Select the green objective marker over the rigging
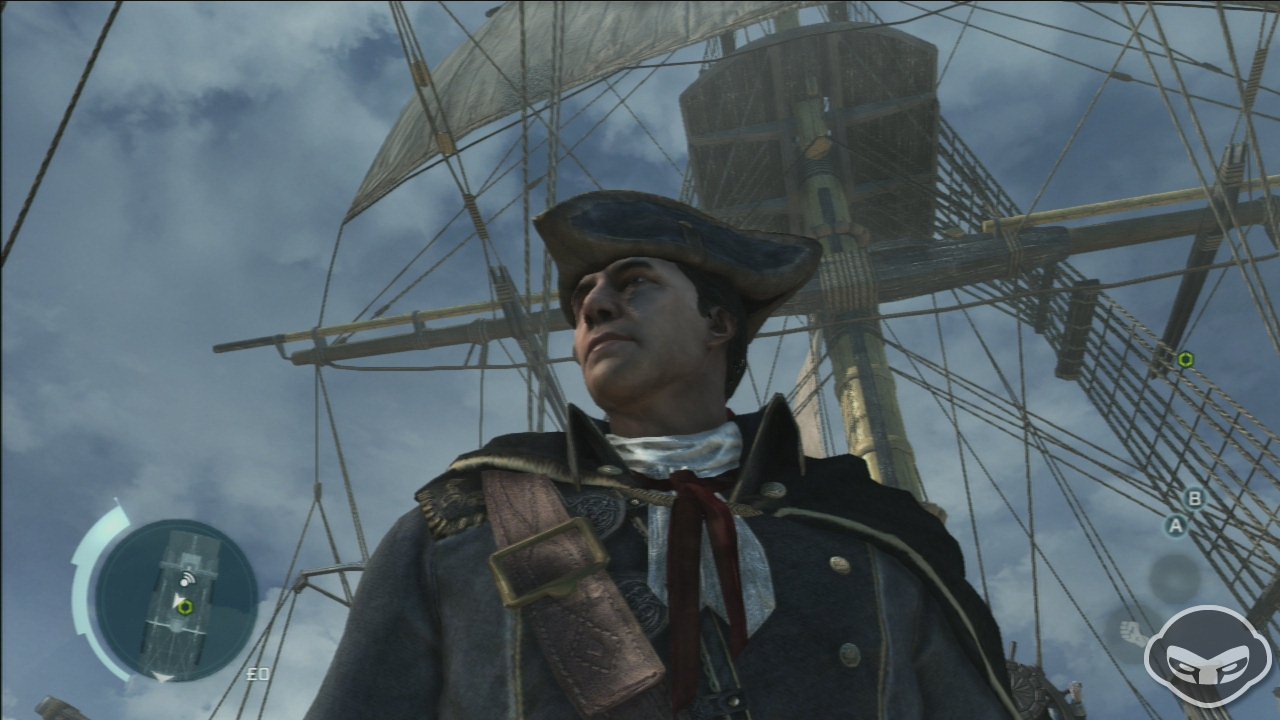Viewport: 1280px width, 720px height. 1185,360
